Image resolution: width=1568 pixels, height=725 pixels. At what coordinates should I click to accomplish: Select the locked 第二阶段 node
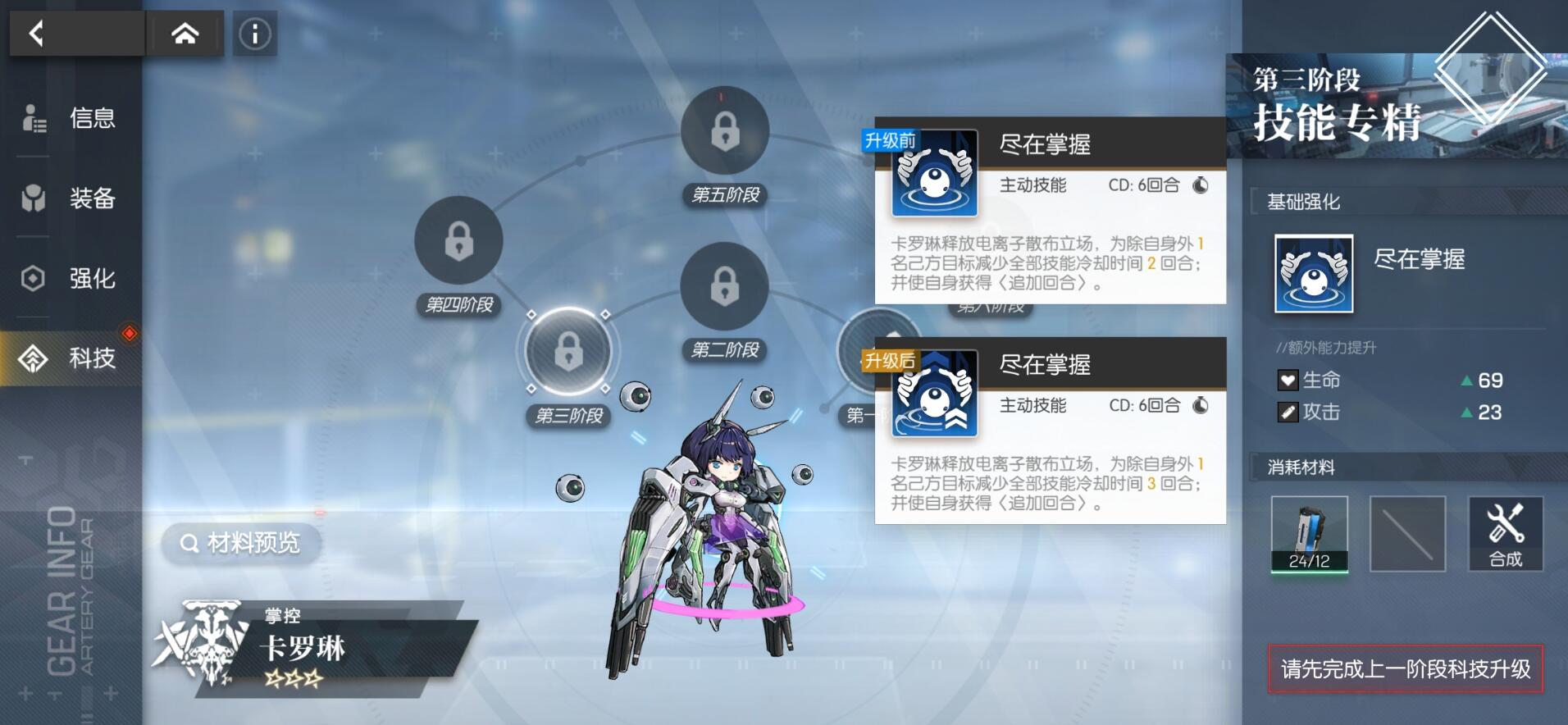click(722, 289)
